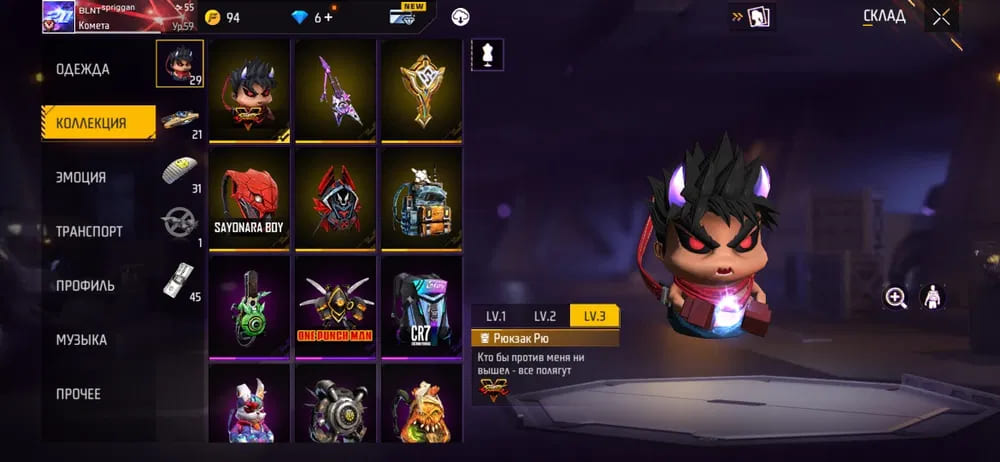1000x462 pixels.
Task: Switch backpack to LV.1
Action: tap(496, 316)
